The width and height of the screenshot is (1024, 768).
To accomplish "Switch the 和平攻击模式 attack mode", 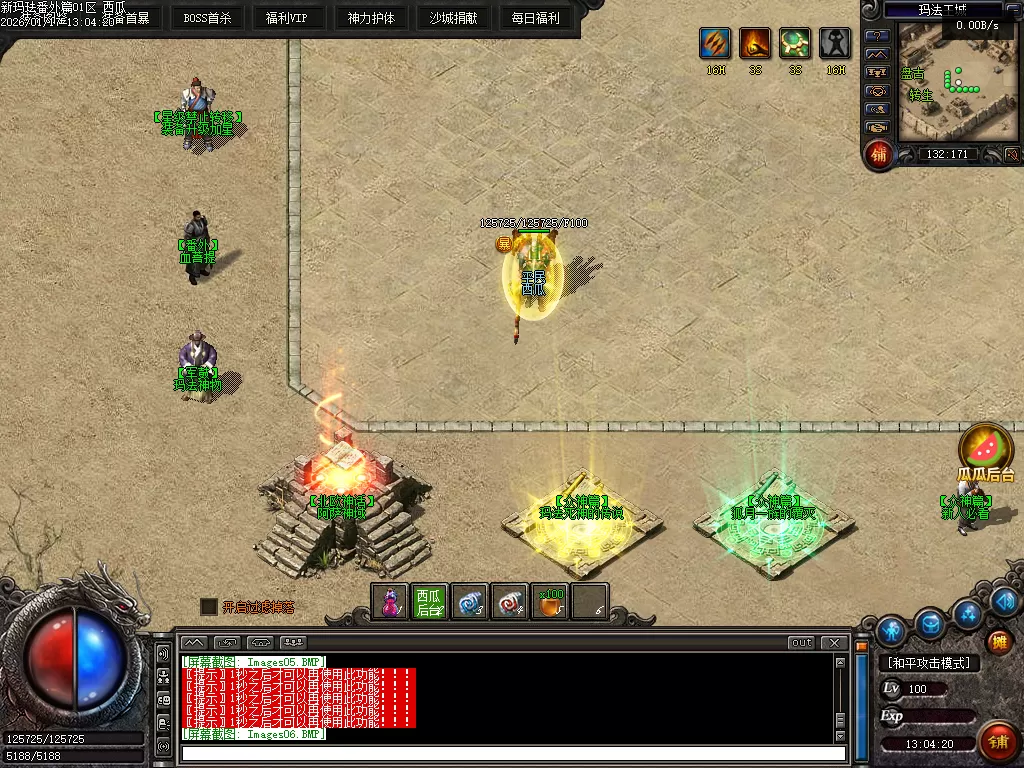I will coord(928,662).
